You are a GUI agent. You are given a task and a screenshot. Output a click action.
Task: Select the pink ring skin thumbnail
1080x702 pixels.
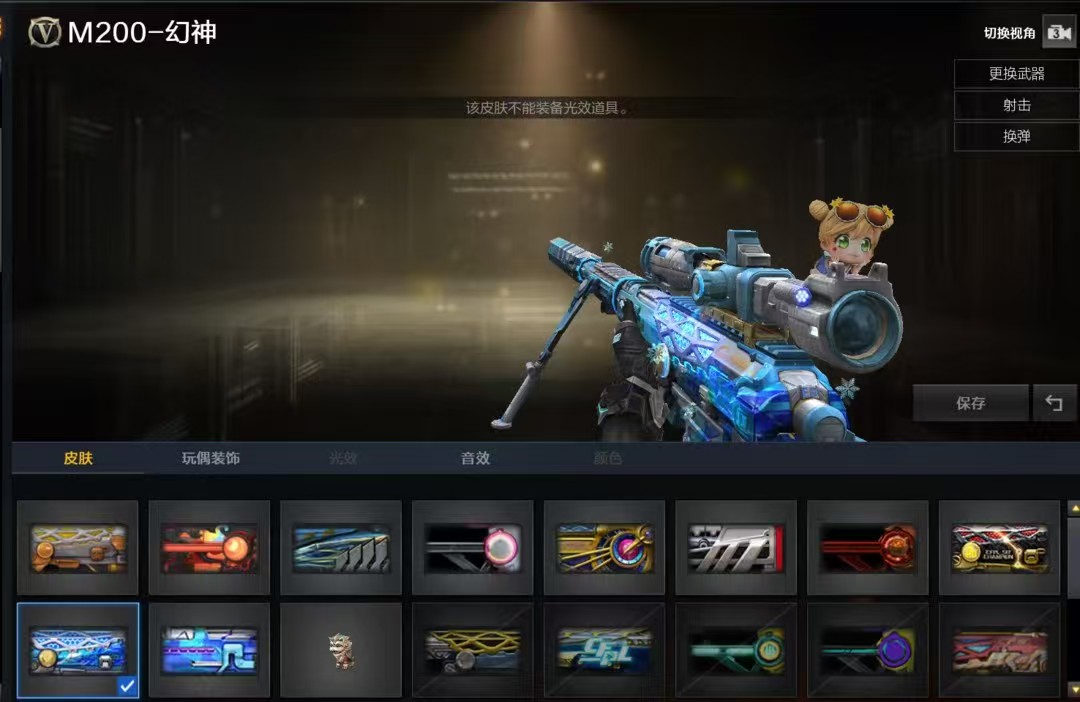point(473,548)
